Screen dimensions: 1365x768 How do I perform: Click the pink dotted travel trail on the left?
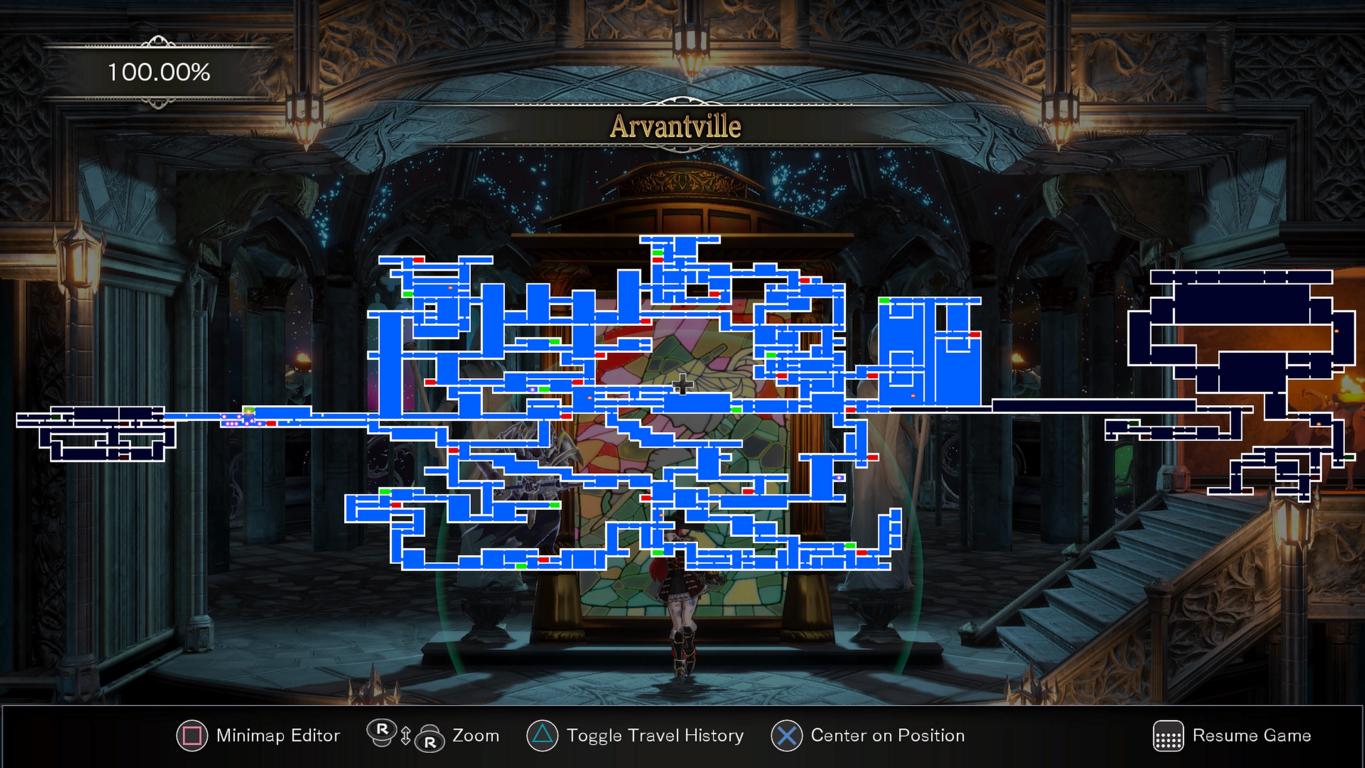pos(232,421)
